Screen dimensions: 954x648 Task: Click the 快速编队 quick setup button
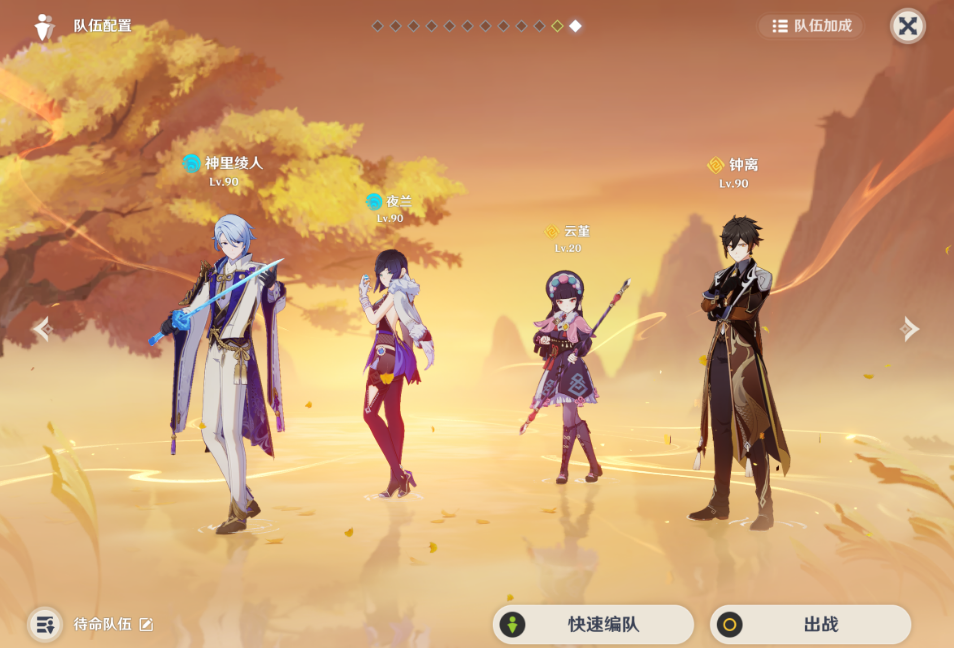coord(593,625)
